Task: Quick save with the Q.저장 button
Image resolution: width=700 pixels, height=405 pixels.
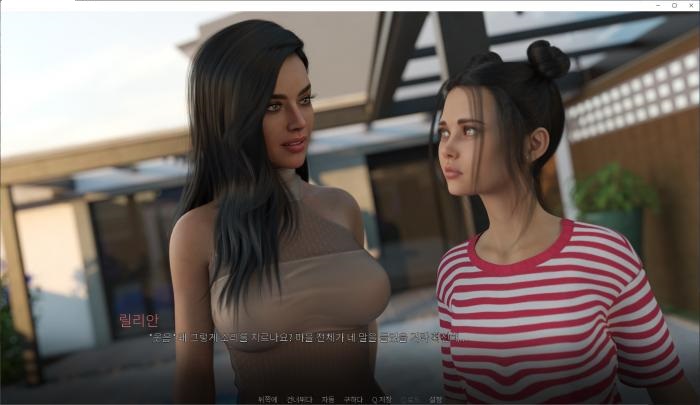Action: pos(382,399)
